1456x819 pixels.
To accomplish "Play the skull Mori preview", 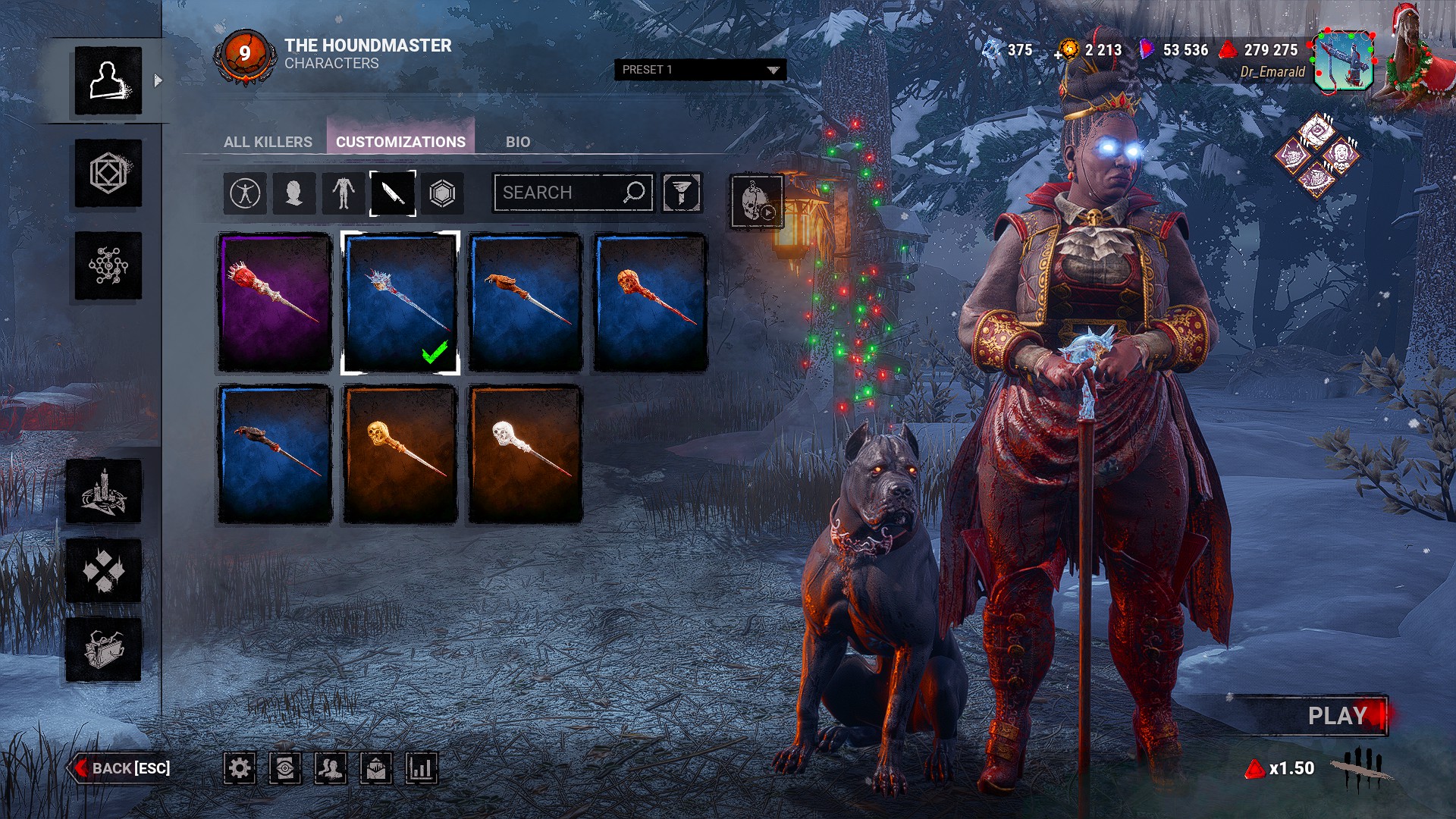I will pyautogui.click(x=756, y=201).
